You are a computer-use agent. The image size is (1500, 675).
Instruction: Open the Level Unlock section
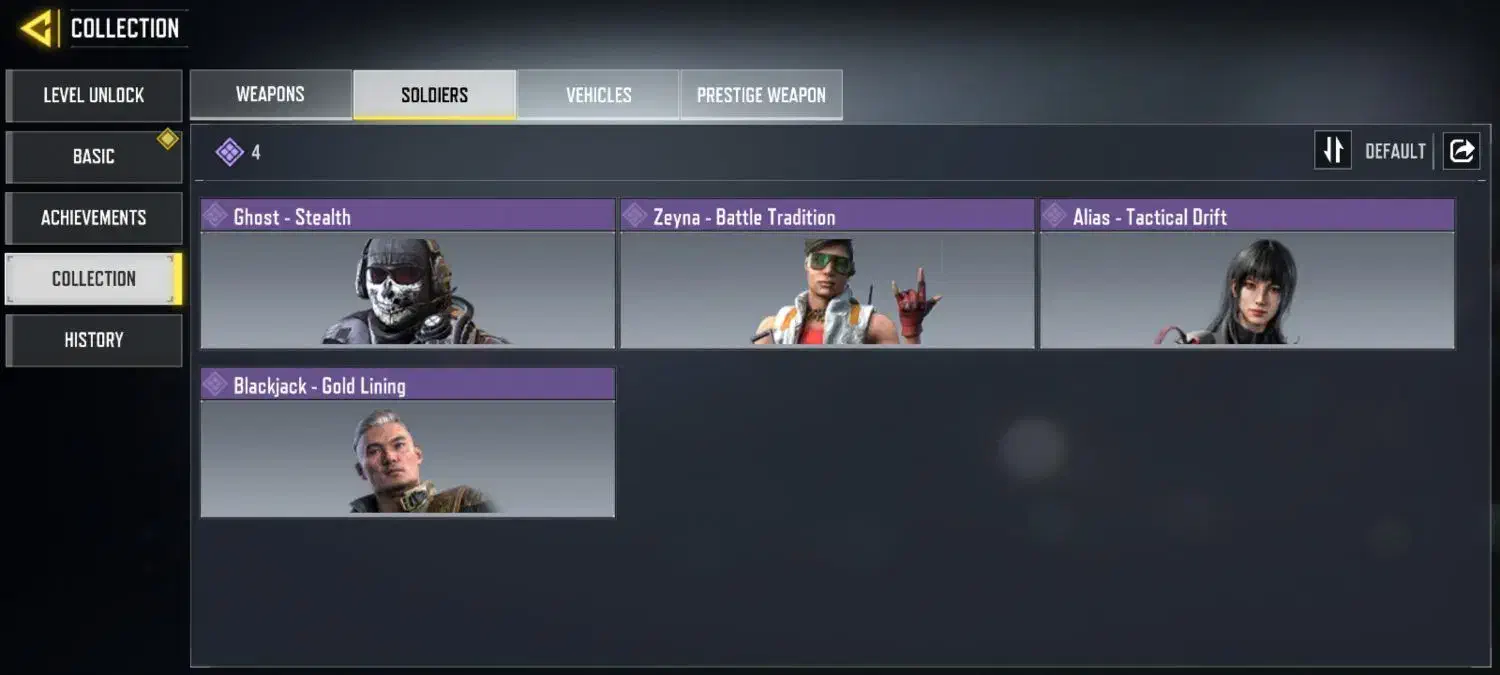(94, 96)
